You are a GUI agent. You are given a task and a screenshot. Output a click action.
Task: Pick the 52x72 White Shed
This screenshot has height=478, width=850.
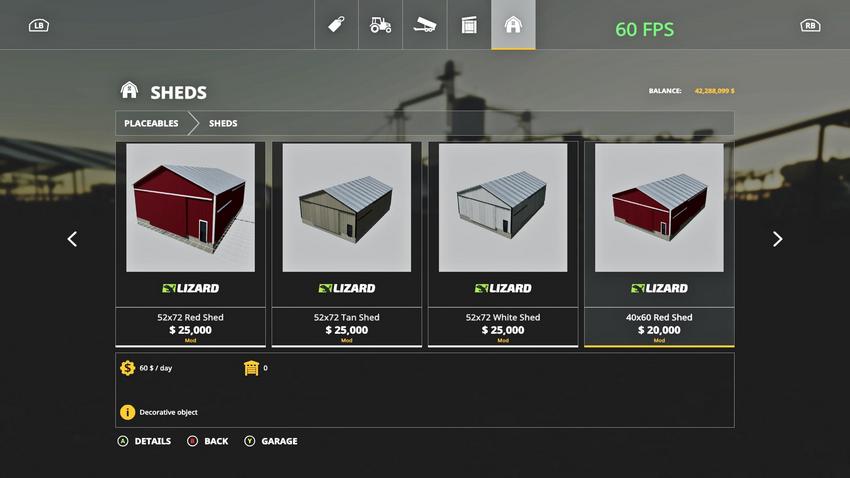point(502,243)
